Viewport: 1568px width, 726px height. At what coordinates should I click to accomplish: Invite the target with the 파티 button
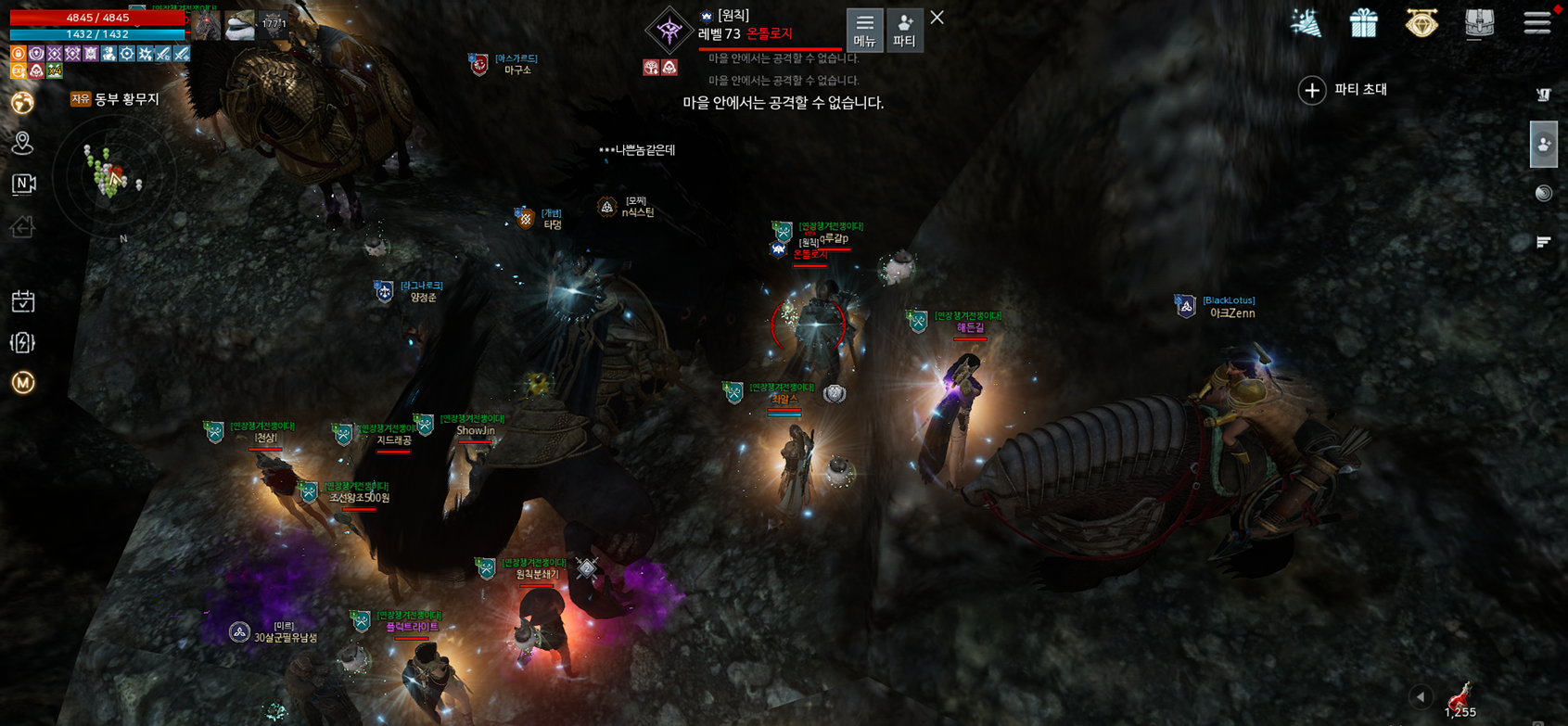[x=904, y=30]
